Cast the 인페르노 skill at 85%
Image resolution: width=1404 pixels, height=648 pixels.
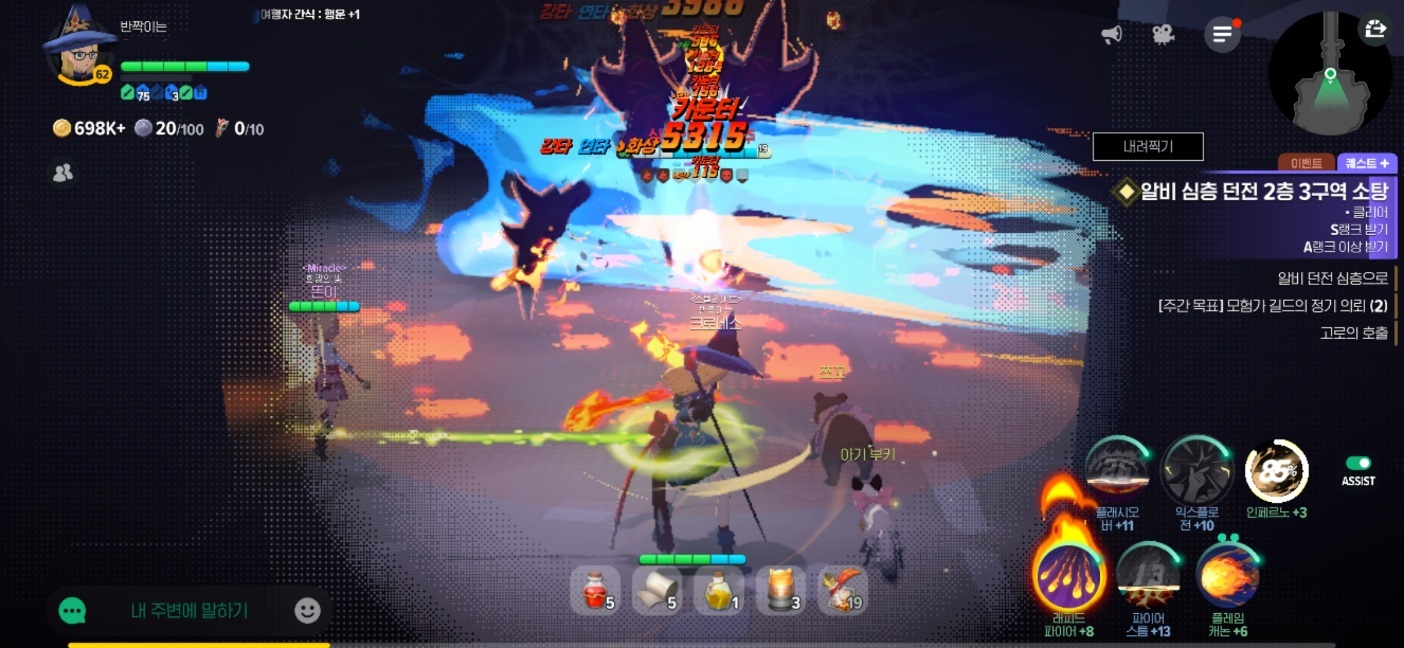tap(1276, 470)
